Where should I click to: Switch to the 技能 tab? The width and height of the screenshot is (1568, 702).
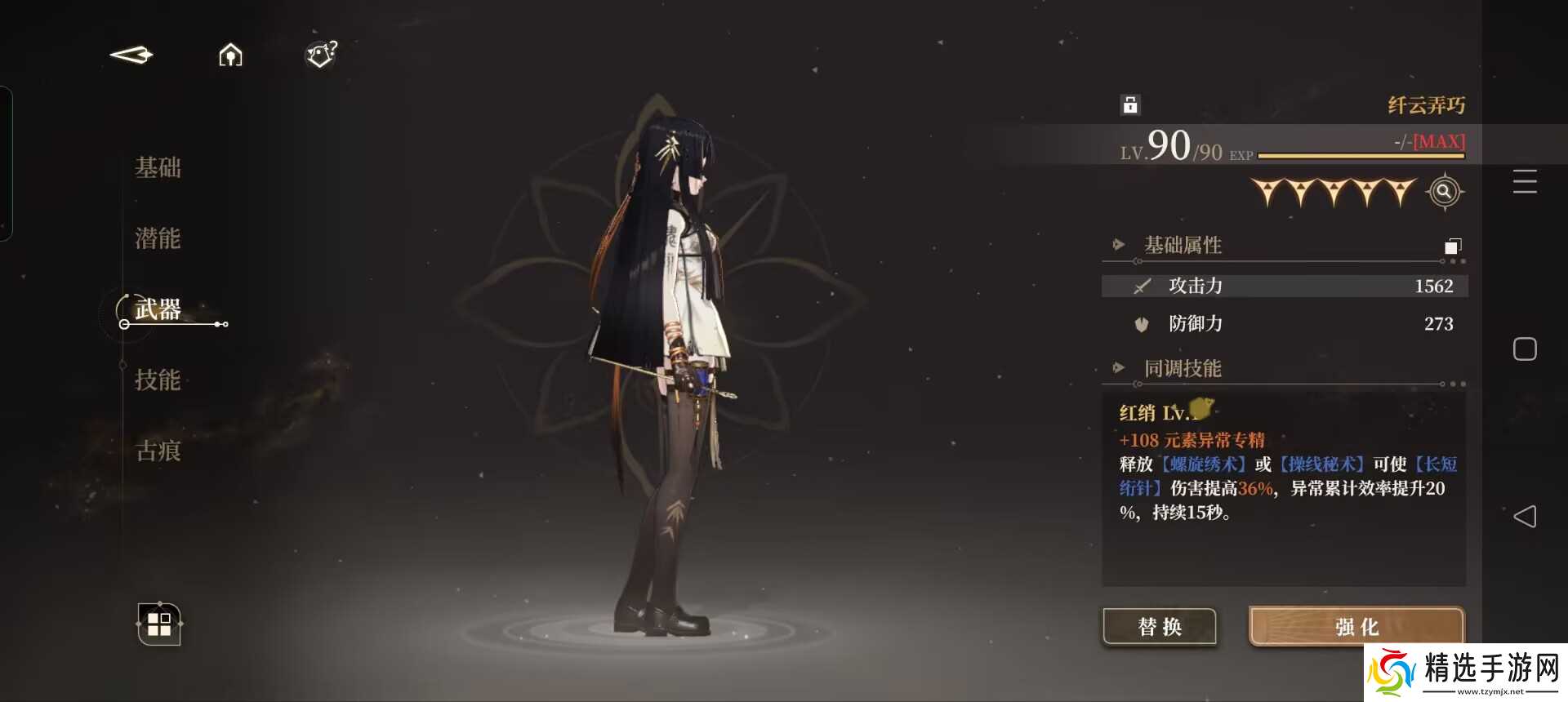158,380
